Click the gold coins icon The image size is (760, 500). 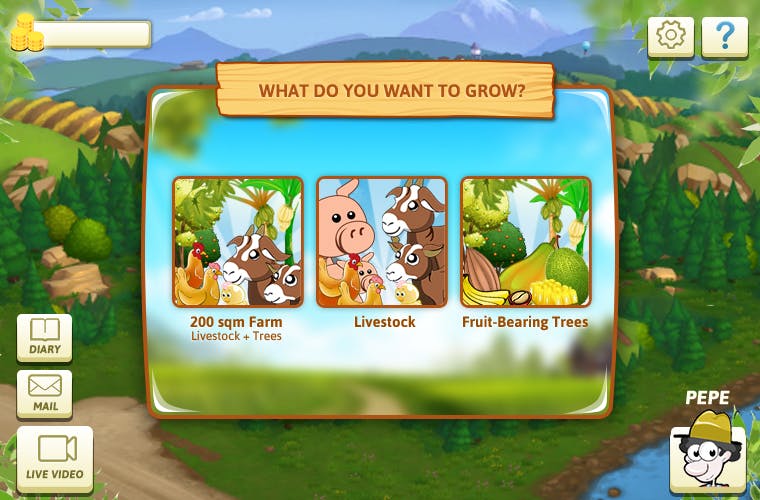[x=27, y=34]
